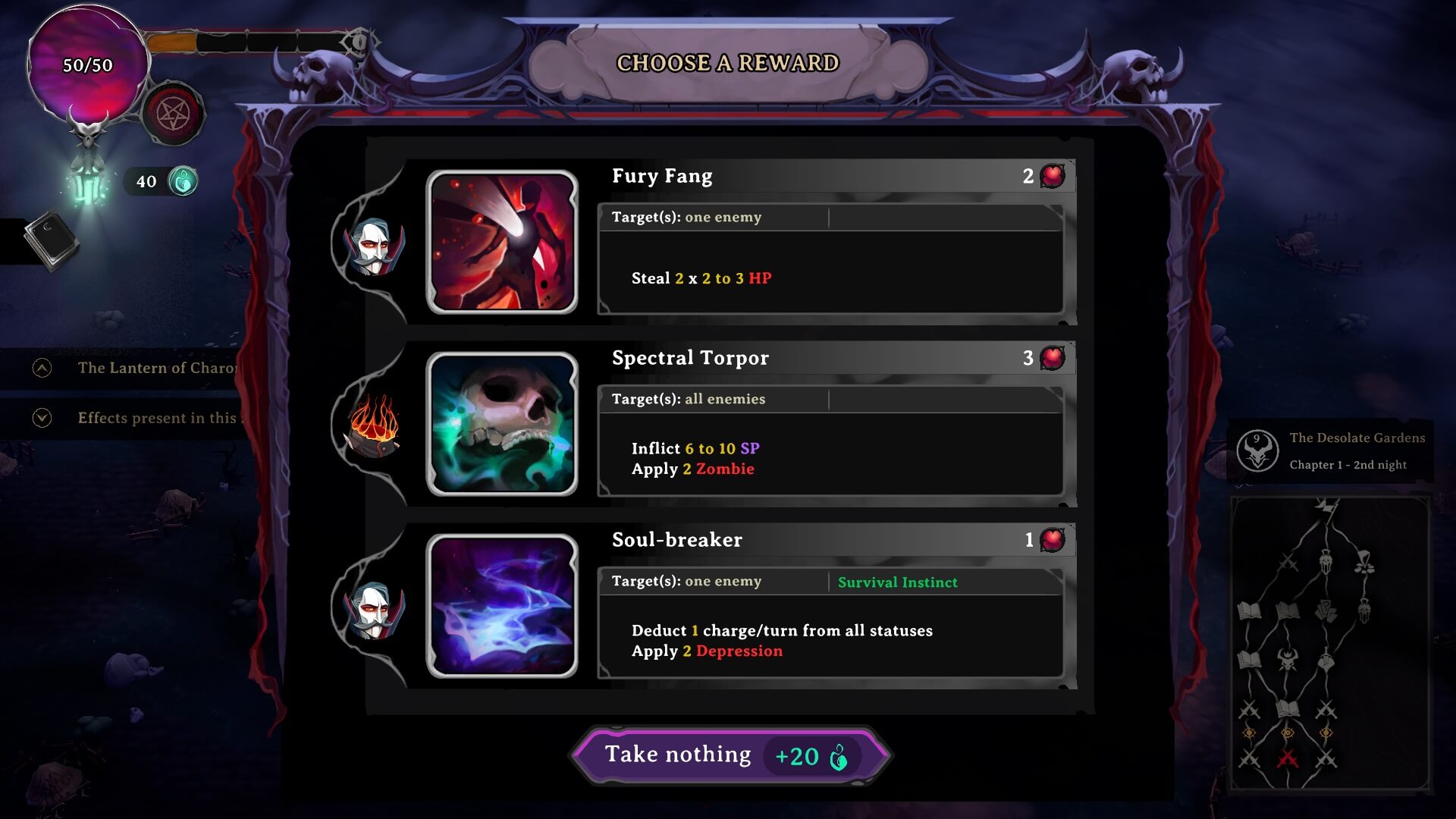Open the spellbook icon
1456x819 pixels.
50,240
